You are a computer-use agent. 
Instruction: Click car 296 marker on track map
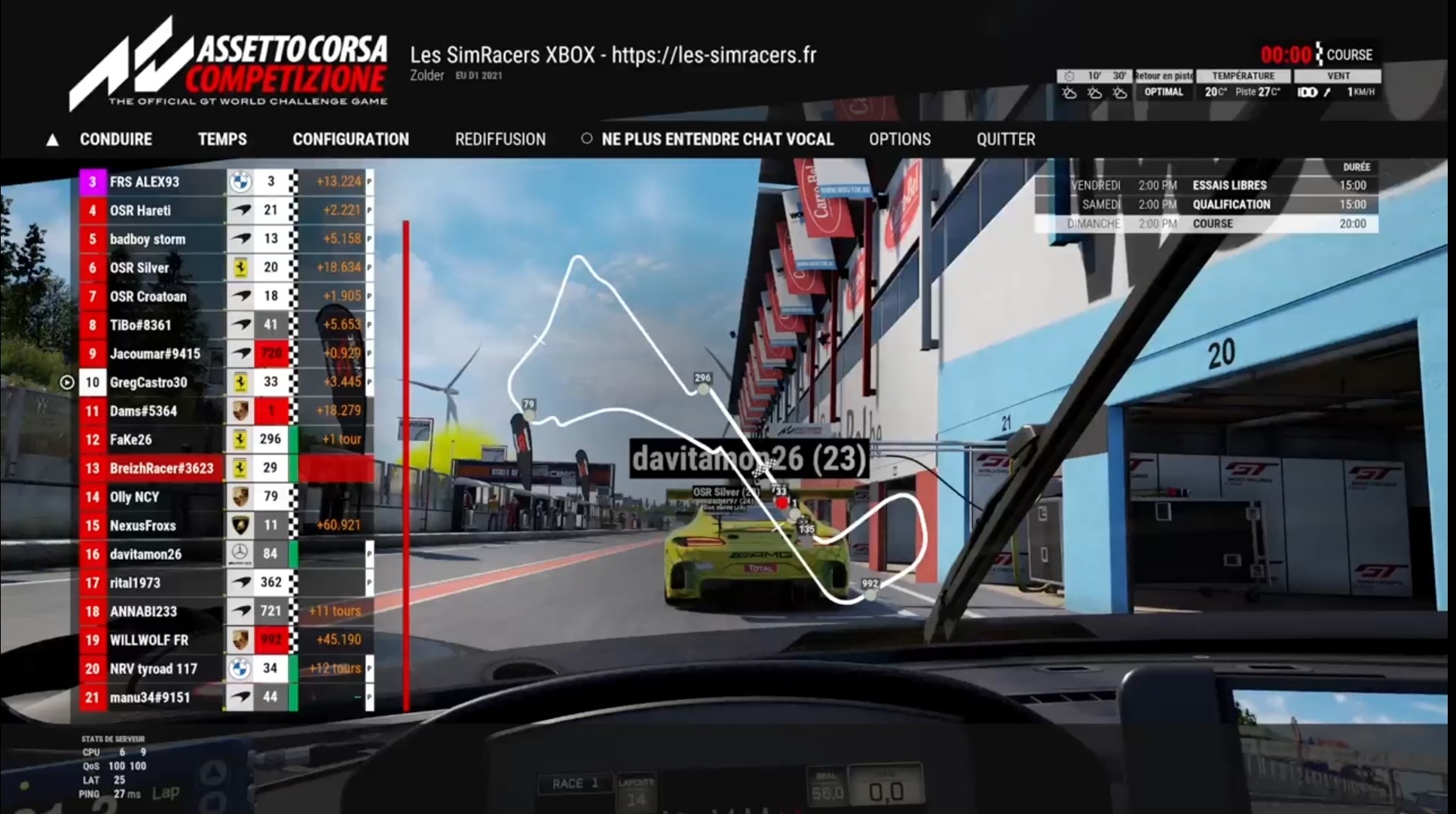pos(703,389)
